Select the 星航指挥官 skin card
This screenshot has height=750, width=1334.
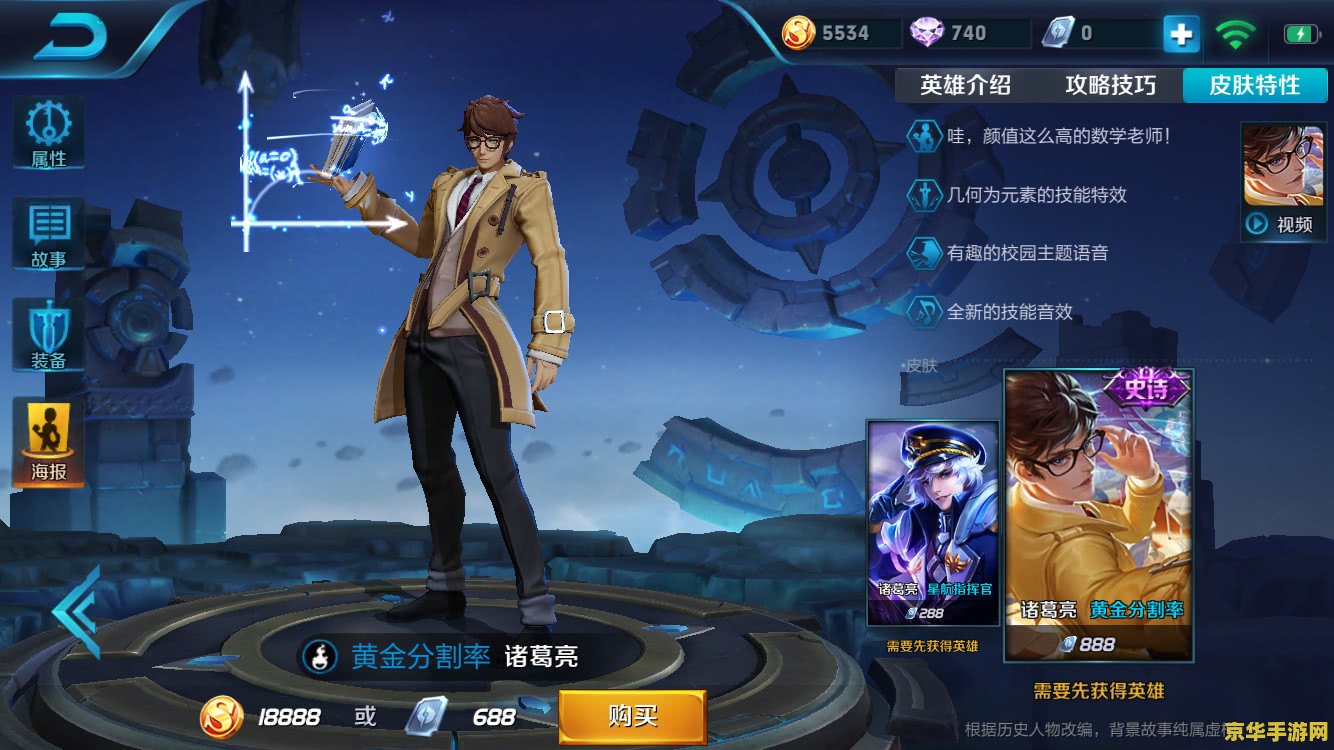[932, 524]
